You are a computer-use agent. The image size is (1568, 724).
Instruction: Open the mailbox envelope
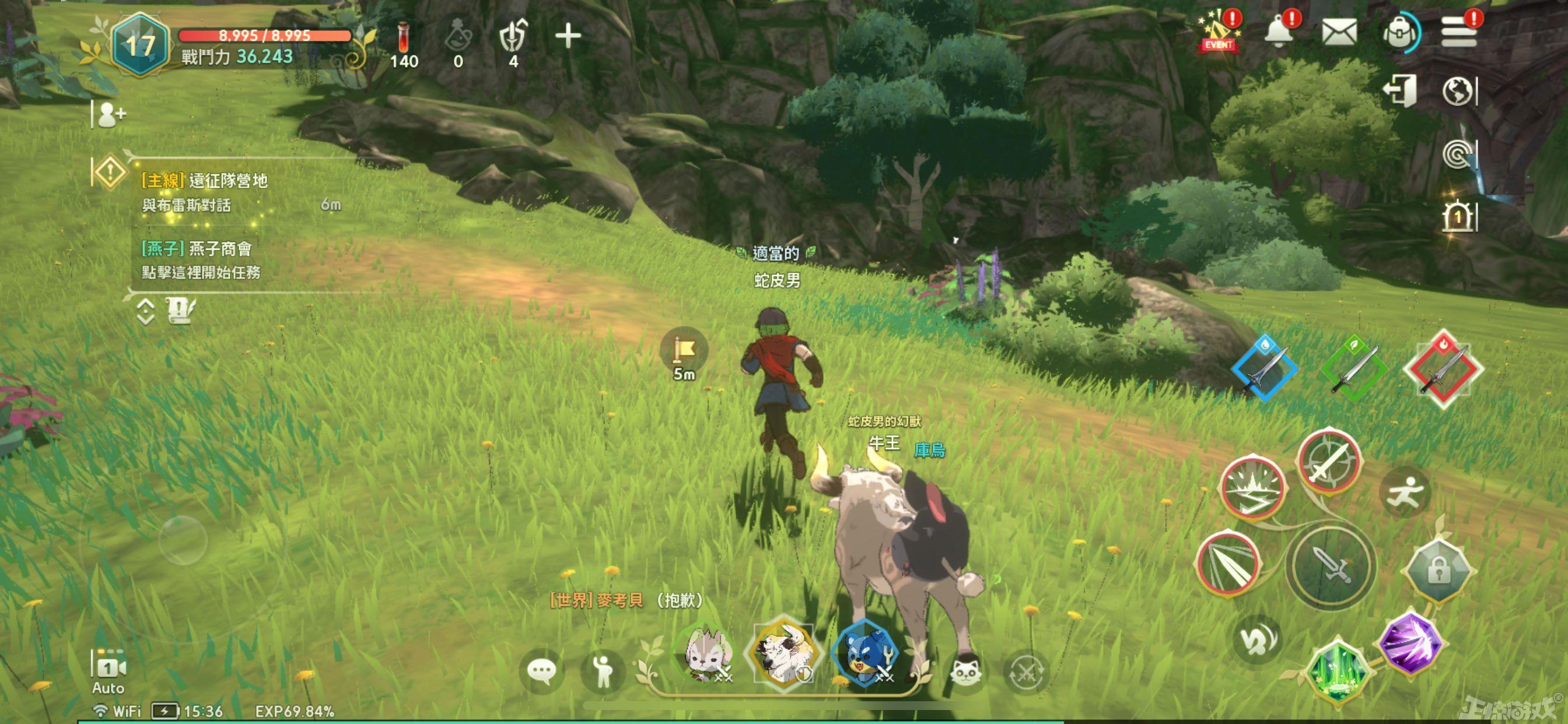[1339, 31]
